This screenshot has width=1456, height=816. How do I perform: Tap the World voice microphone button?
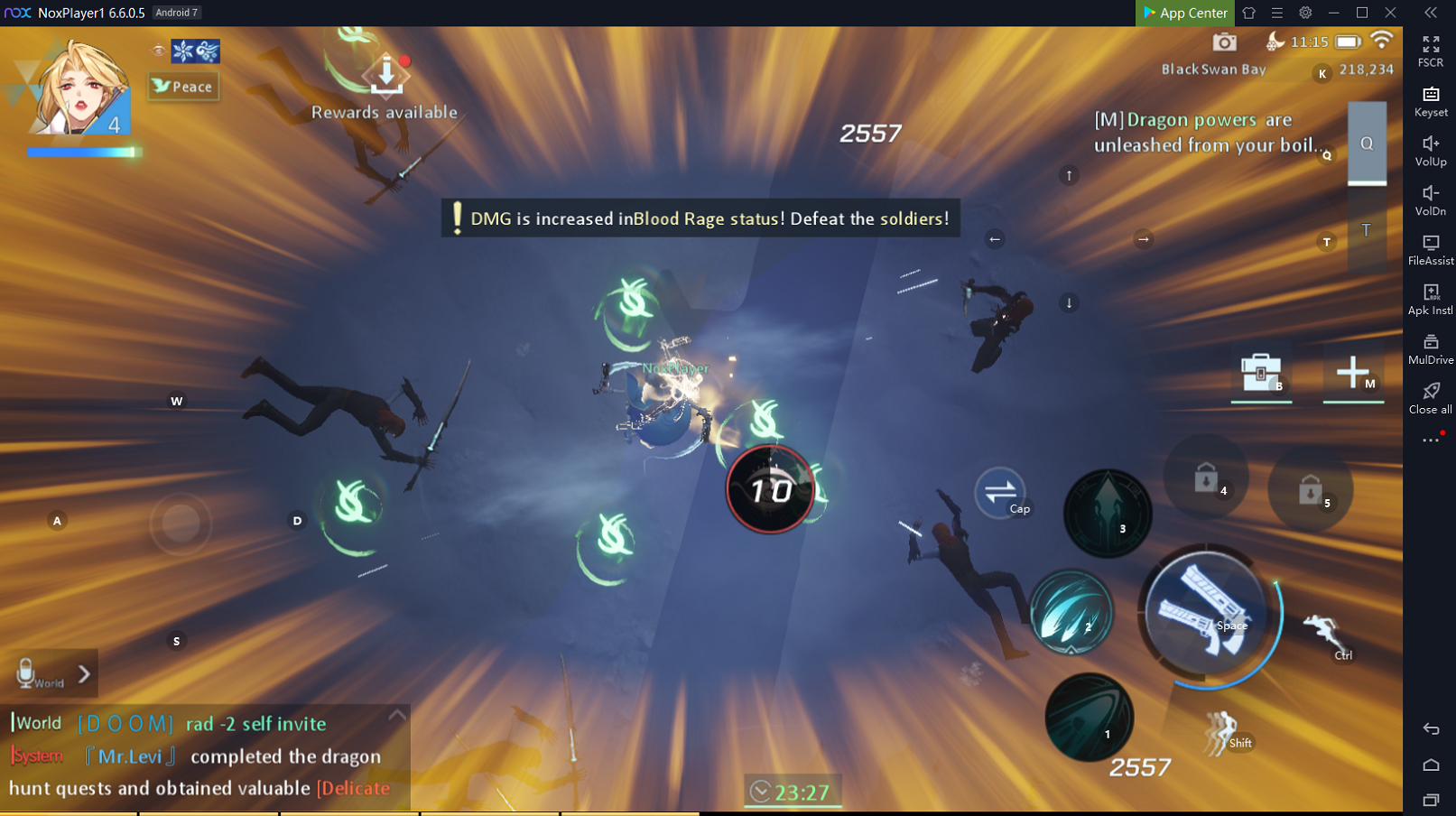coord(27,672)
